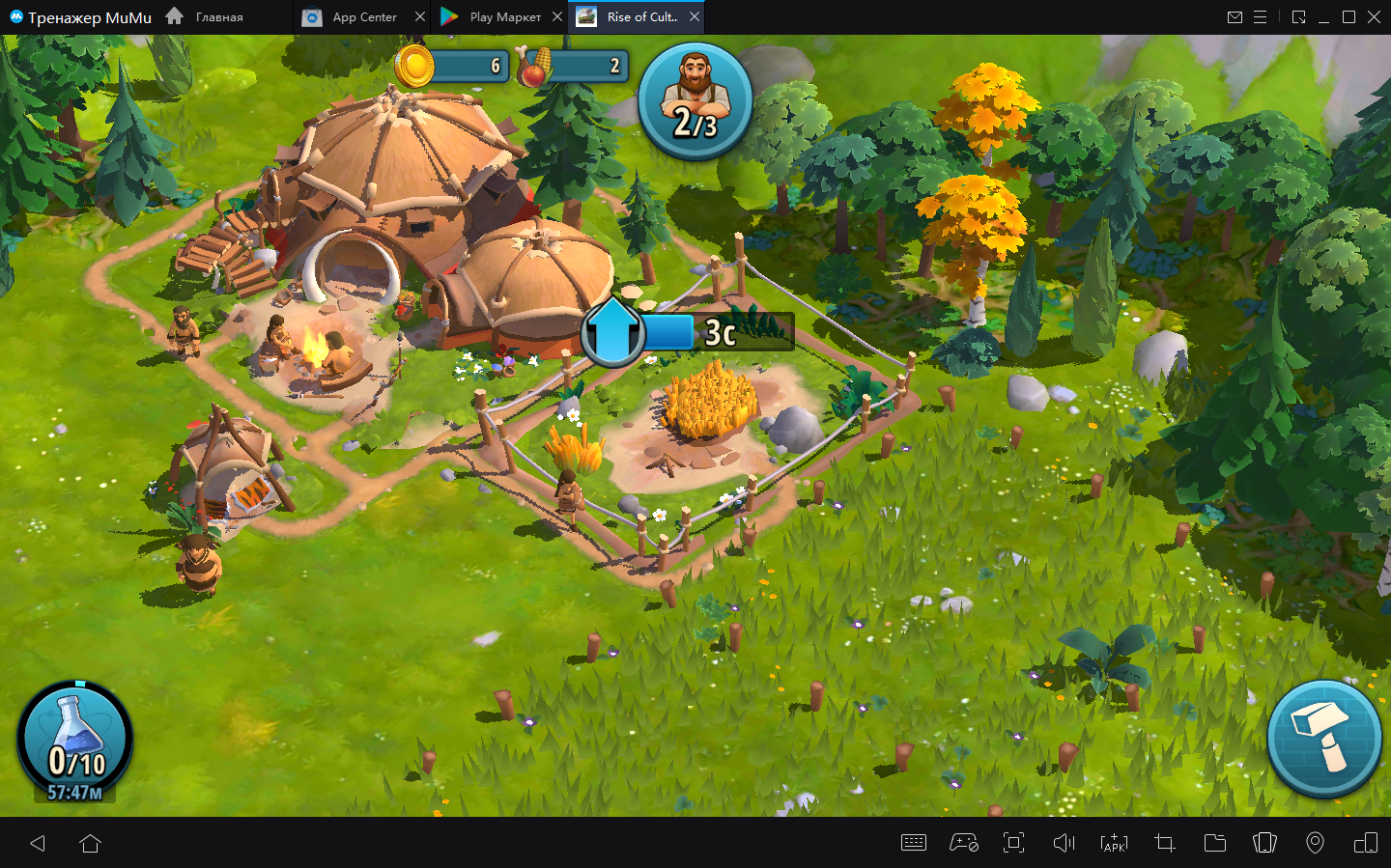Screen dimensions: 1391x868
Task: Switch to the Play Маркет tab
Action: coord(493,17)
